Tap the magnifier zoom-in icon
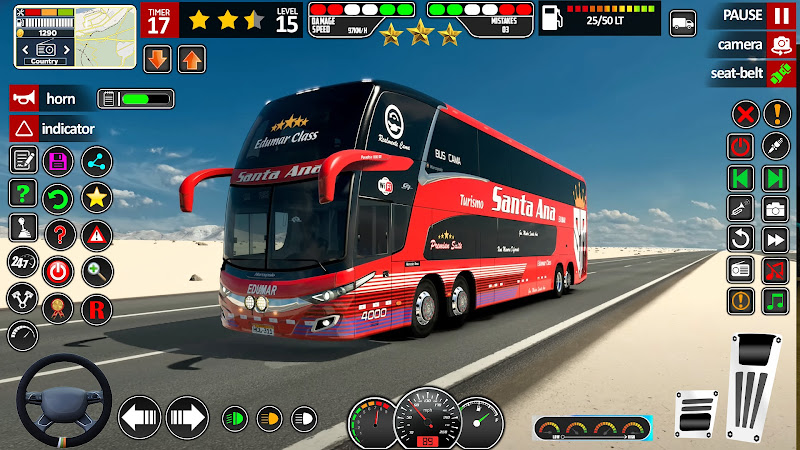The width and height of the screenshot is (800, 450). point(96,270)
